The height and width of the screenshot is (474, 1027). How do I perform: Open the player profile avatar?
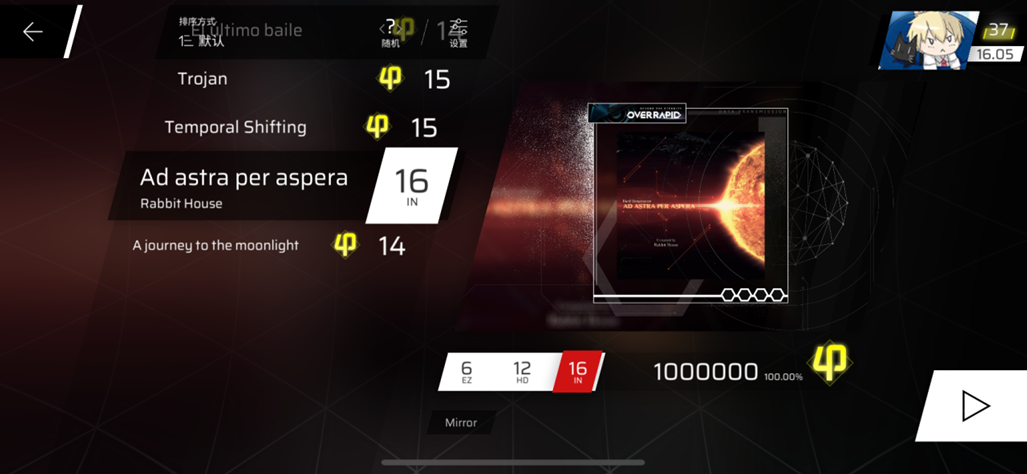(914, 41)
